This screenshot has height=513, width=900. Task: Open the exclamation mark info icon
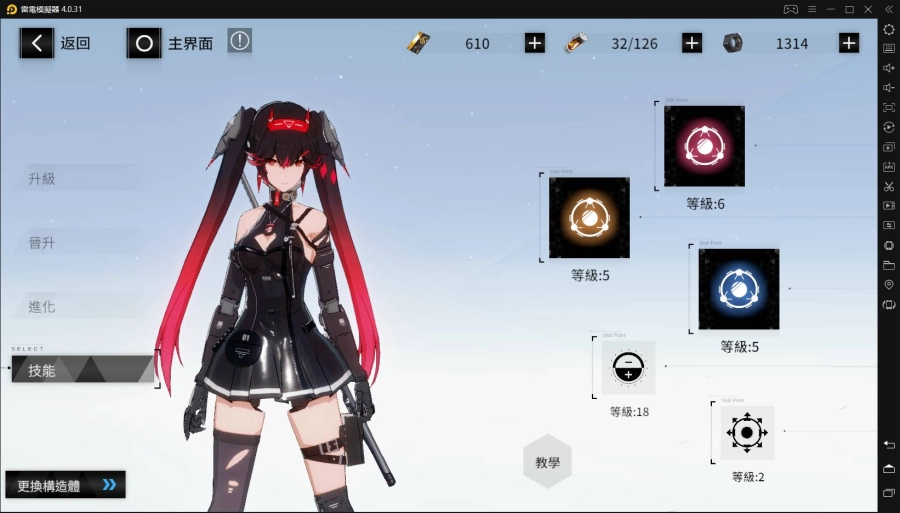click(x=239, y=41)
